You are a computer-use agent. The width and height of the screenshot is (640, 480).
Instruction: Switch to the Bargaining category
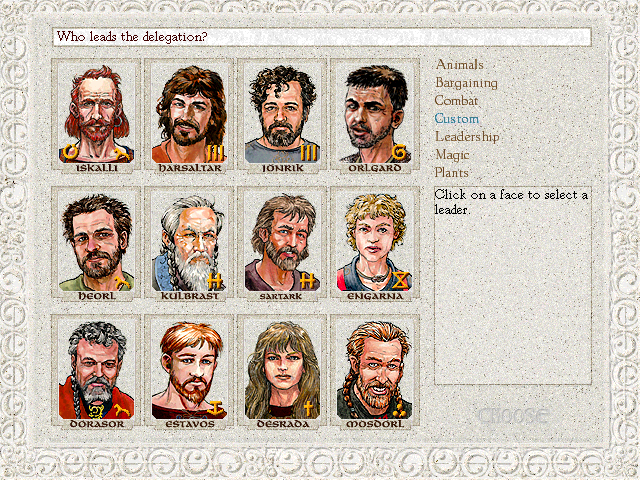click(465, 83)
